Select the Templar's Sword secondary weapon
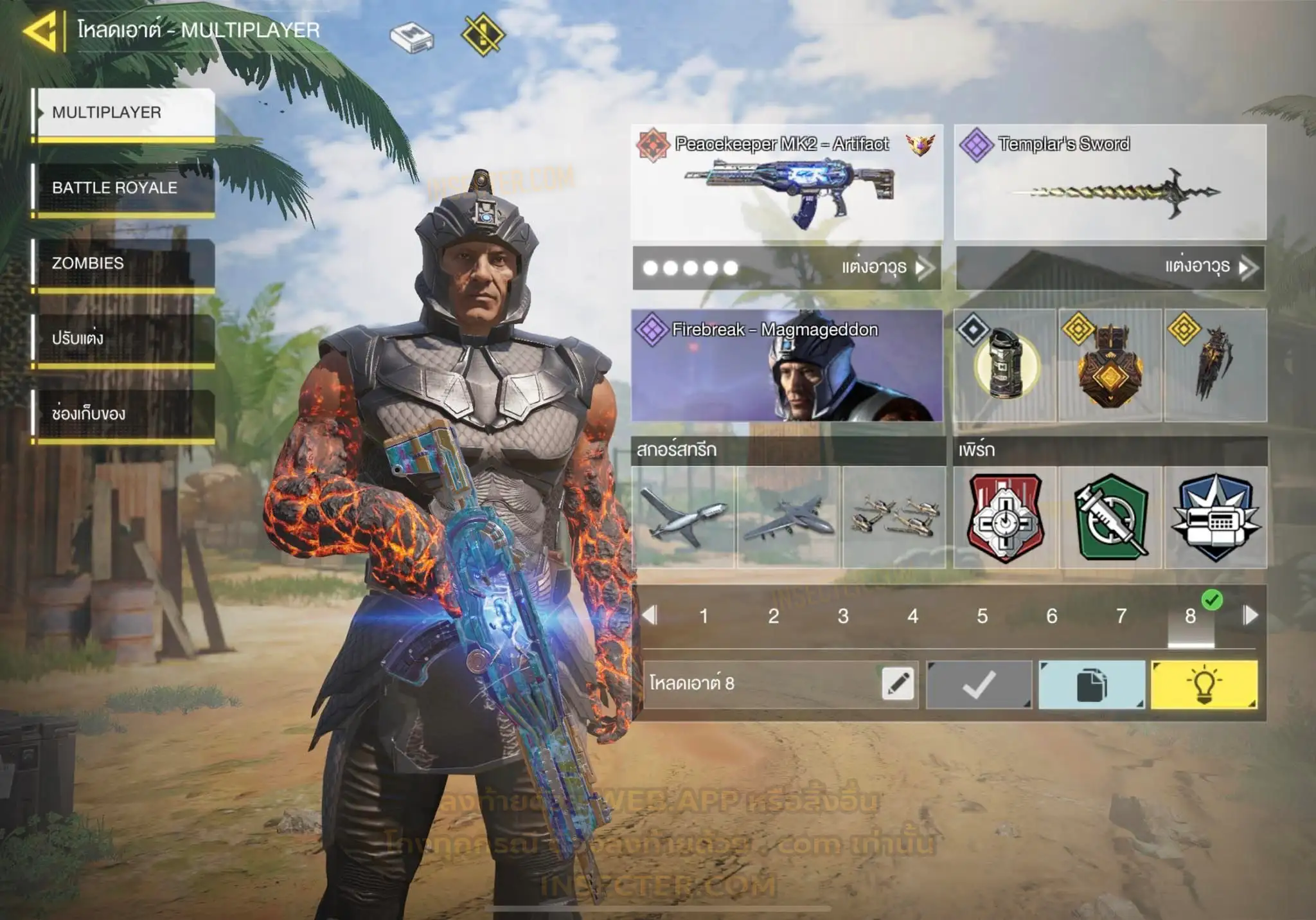Image resolution: width=1316 pixels, height=920 pixels. pos(1110,183)
